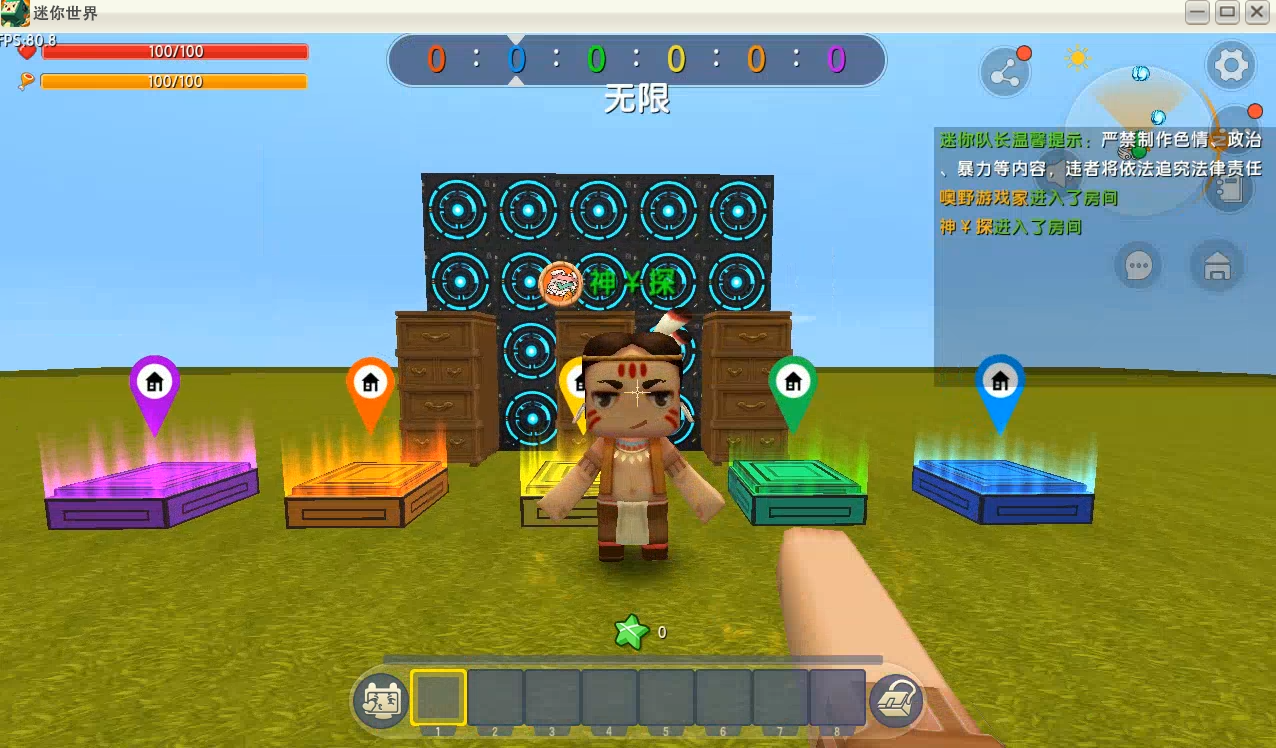This screenshot has height=748, width=1276.
Task: Select hotbar slot 8
Action: pos(837,697)
